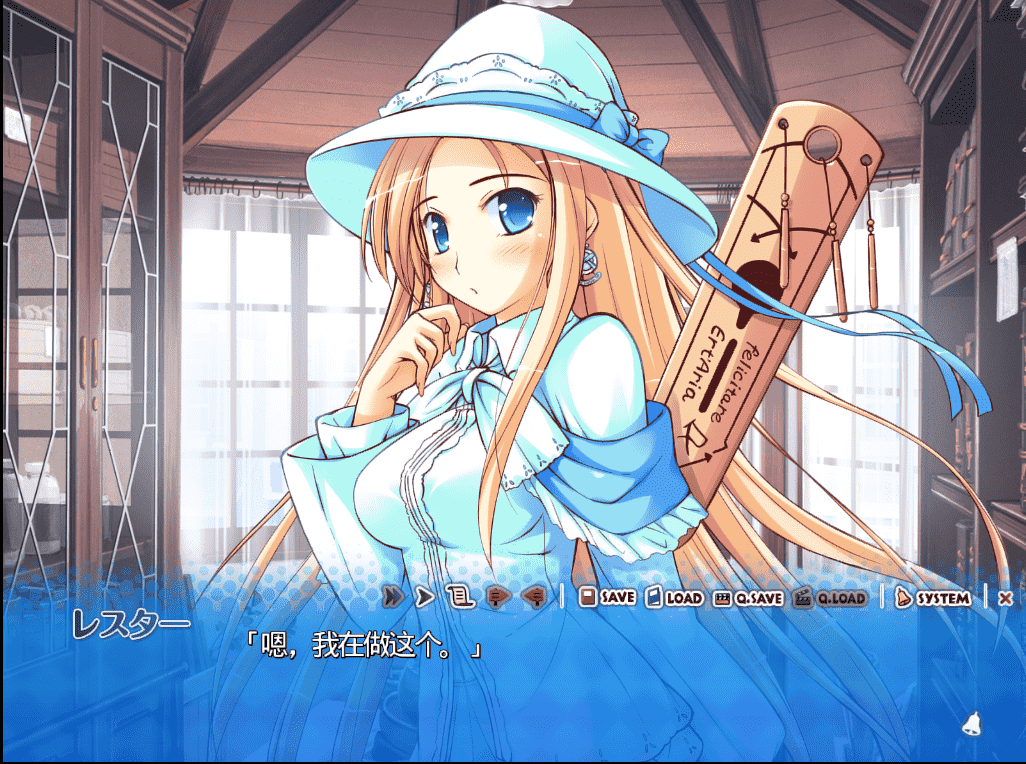
Task: Activate the double-arrow skip button
Action: 393,597
